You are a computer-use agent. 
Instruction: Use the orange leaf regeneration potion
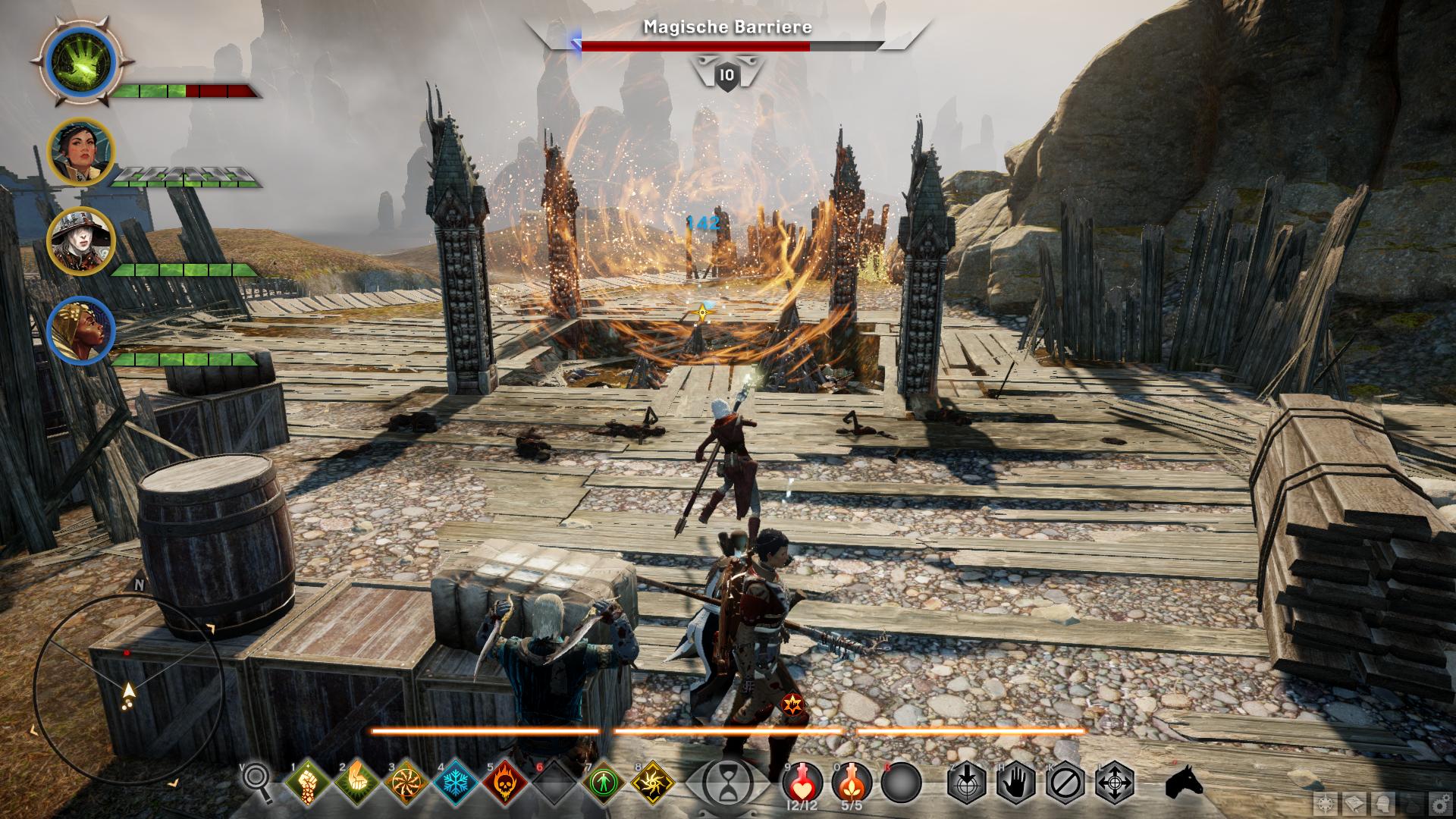point(851,781)
